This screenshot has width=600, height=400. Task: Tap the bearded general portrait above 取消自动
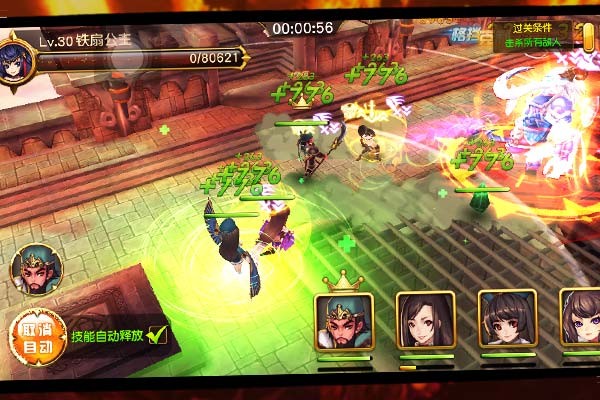pos(36,269)
